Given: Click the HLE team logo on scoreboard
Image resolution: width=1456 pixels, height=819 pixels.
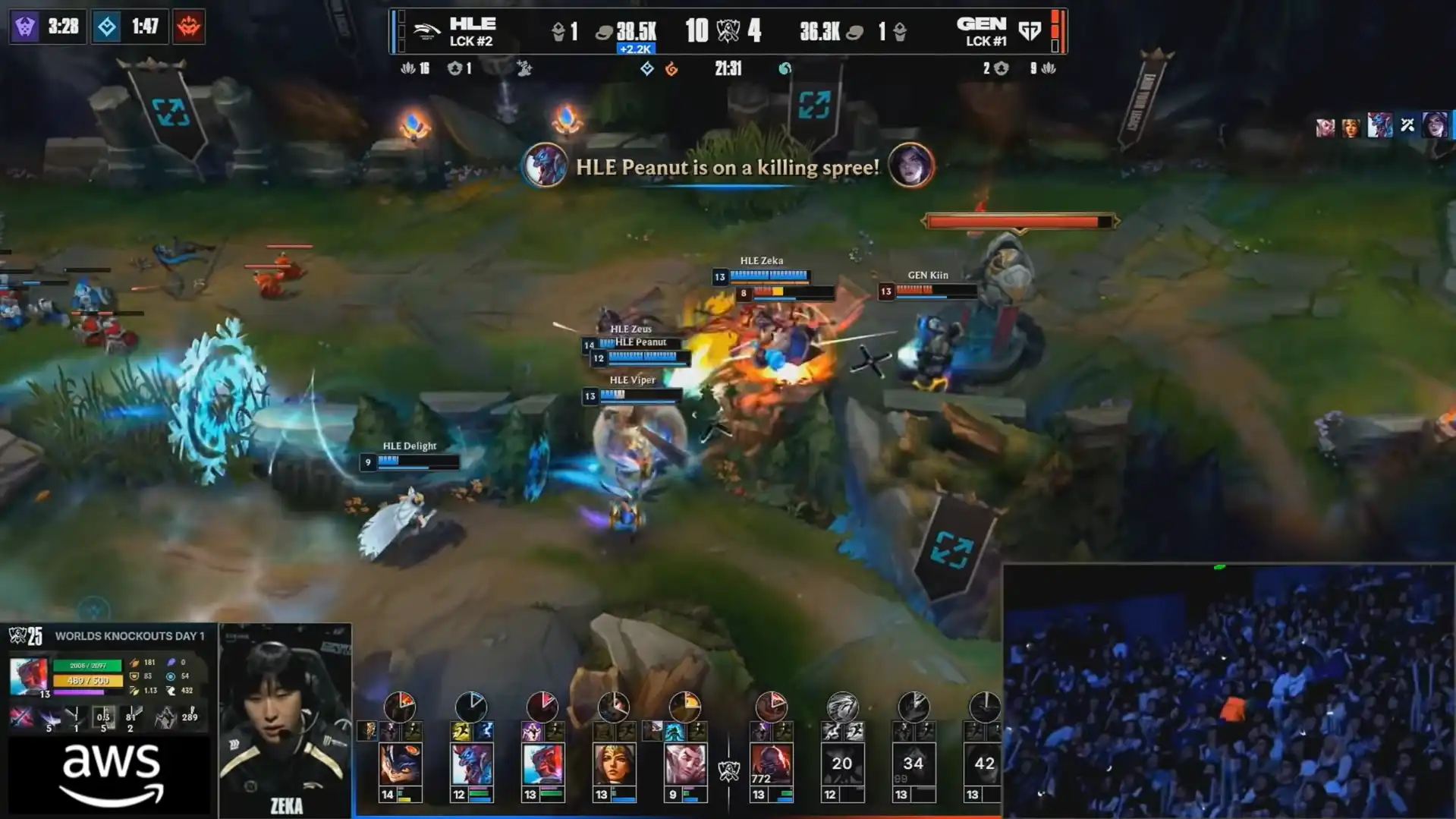Looking at the screenshot, I should tap(426, 31).
